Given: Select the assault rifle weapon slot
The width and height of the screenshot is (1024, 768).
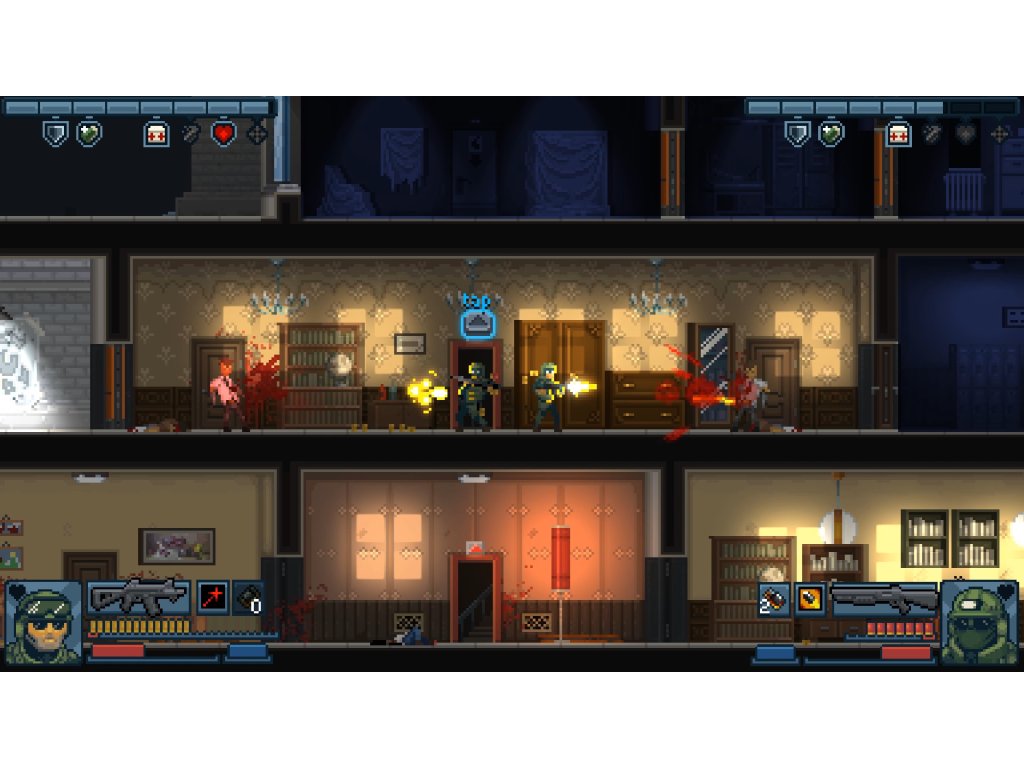Looking at the screenshot, I should click(138, 598).
